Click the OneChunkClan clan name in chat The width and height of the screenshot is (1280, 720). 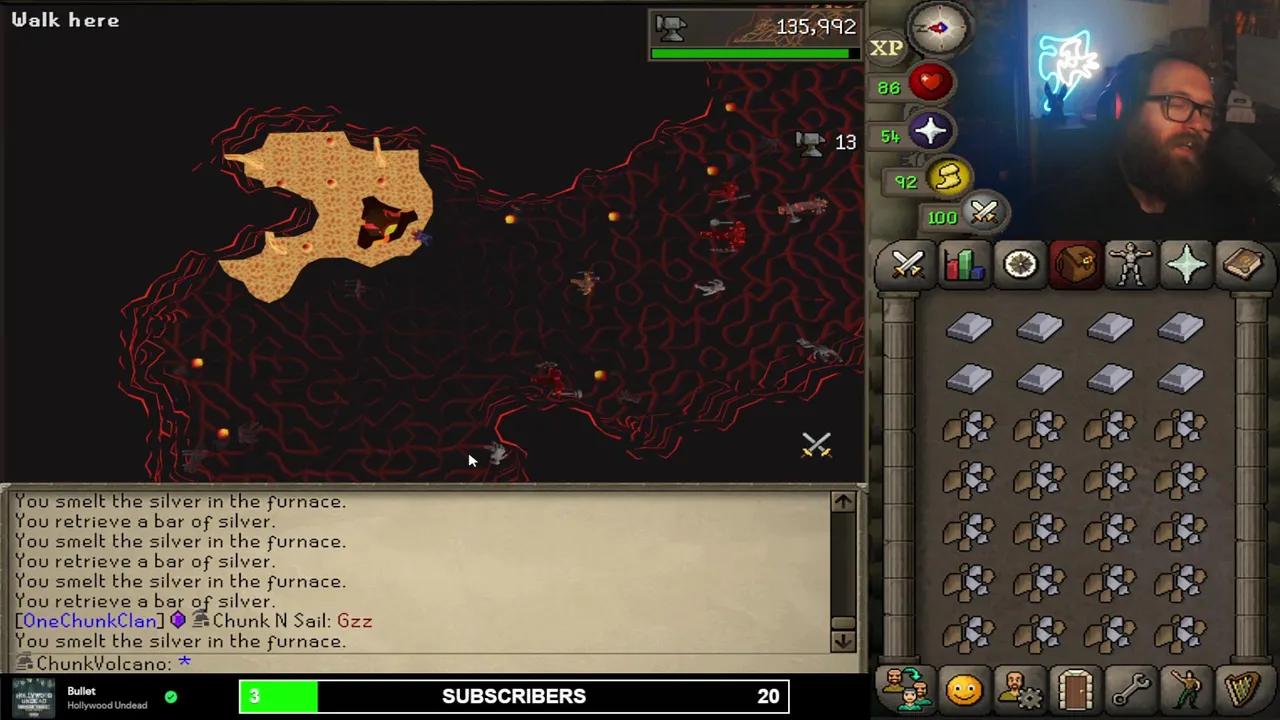pos(87,620)
